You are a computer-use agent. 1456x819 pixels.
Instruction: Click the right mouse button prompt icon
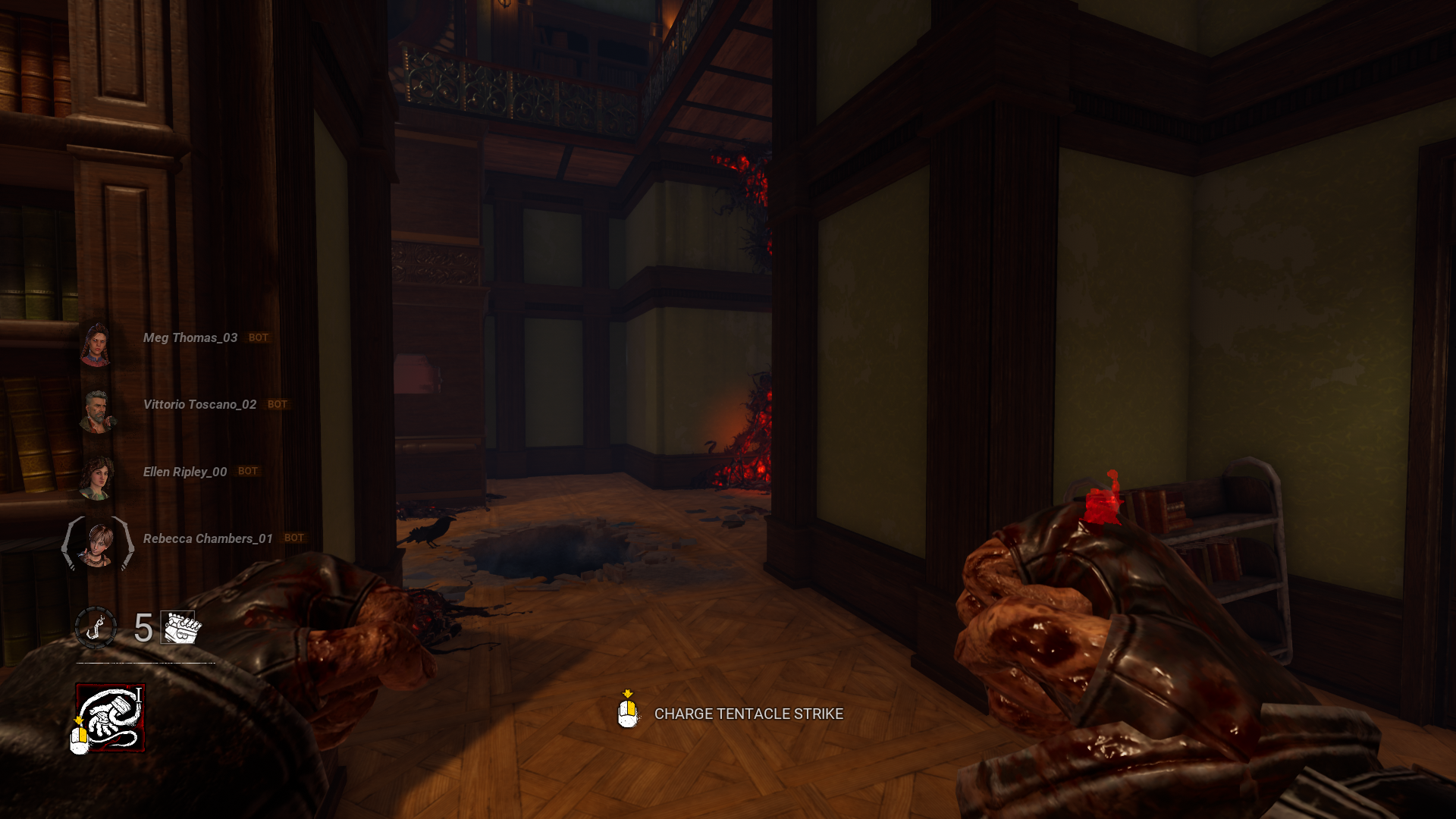(626, 714)
